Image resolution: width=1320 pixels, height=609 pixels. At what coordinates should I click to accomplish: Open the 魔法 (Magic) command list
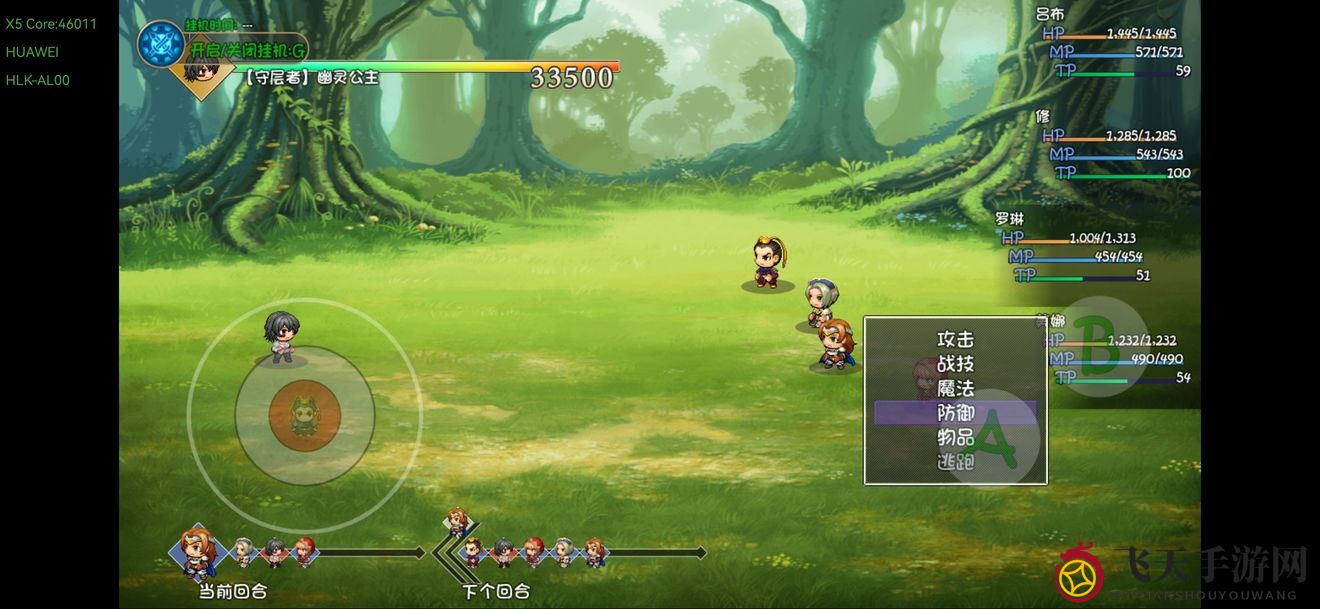point(955,388)
